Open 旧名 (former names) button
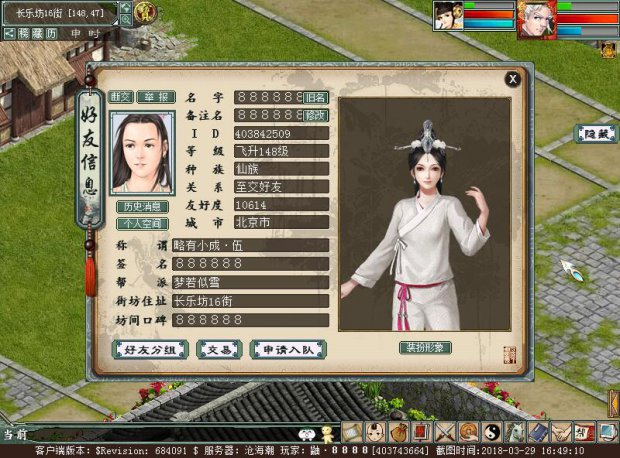Viewport: 620px width, 458px height. click(x=316, y=97)
